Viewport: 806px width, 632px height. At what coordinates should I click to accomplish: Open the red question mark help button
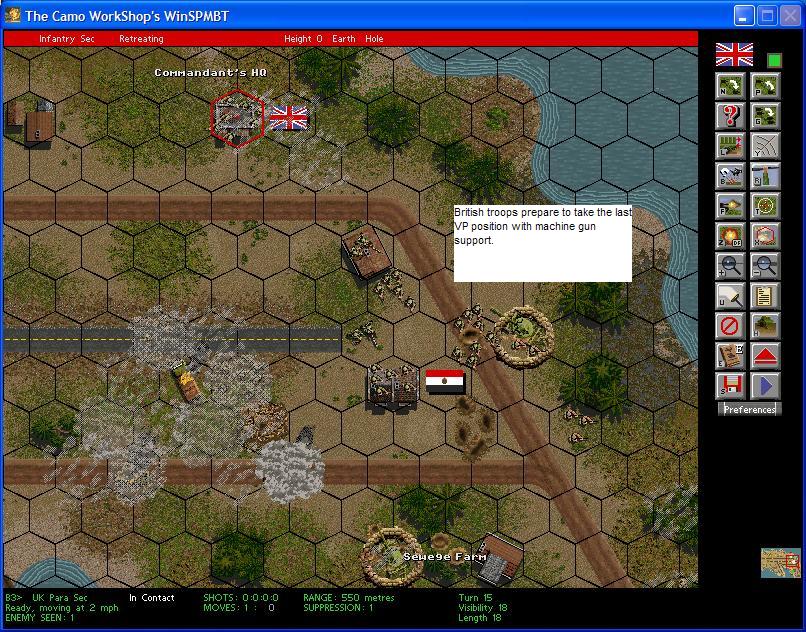click(731, 116)
